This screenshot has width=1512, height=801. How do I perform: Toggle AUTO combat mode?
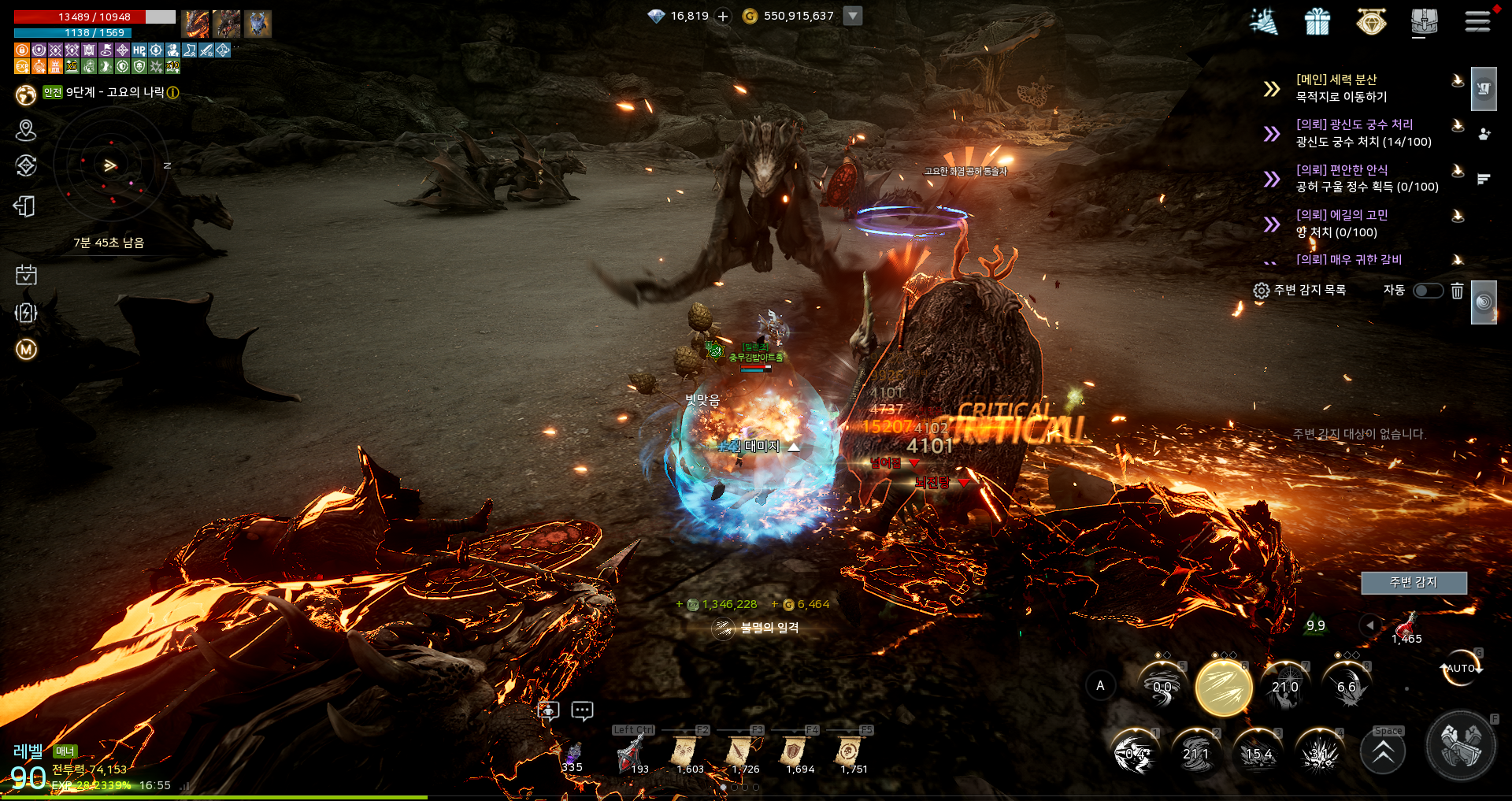tap(1460, 668)
